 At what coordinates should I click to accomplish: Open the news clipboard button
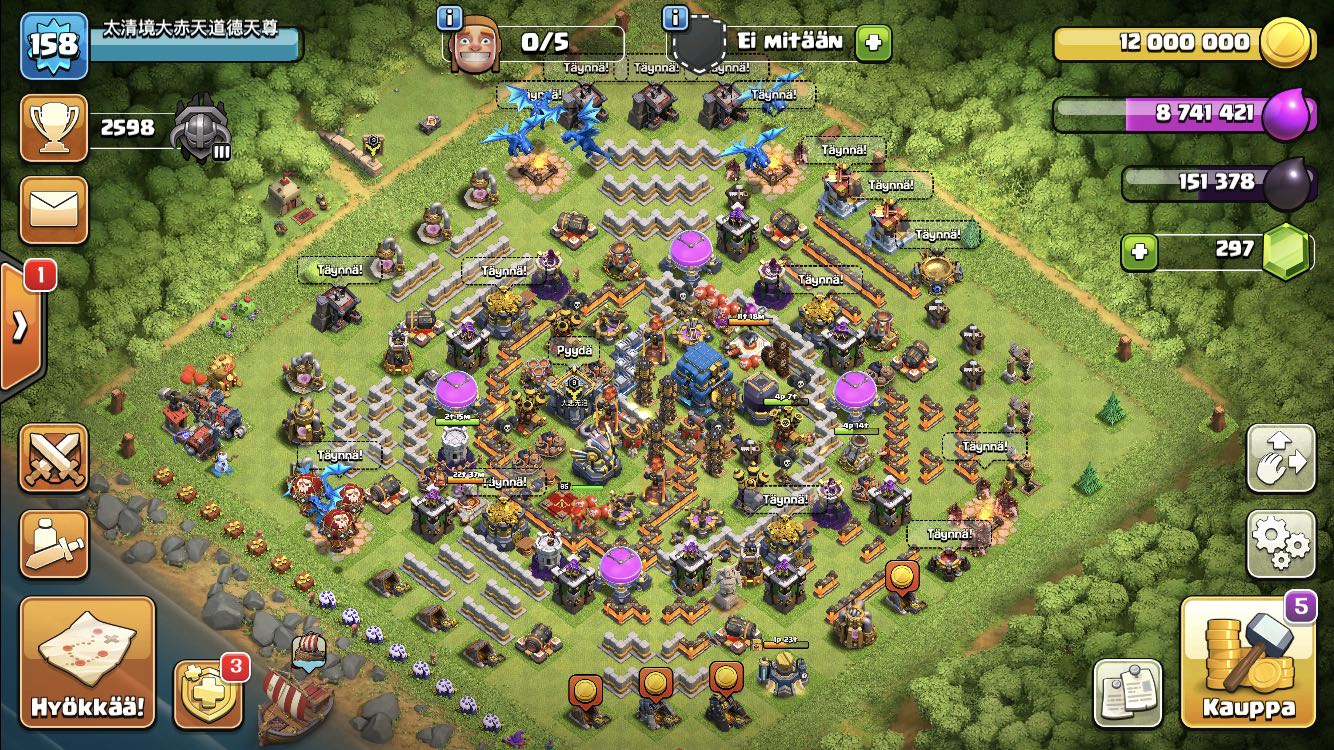click(1128, 692)
